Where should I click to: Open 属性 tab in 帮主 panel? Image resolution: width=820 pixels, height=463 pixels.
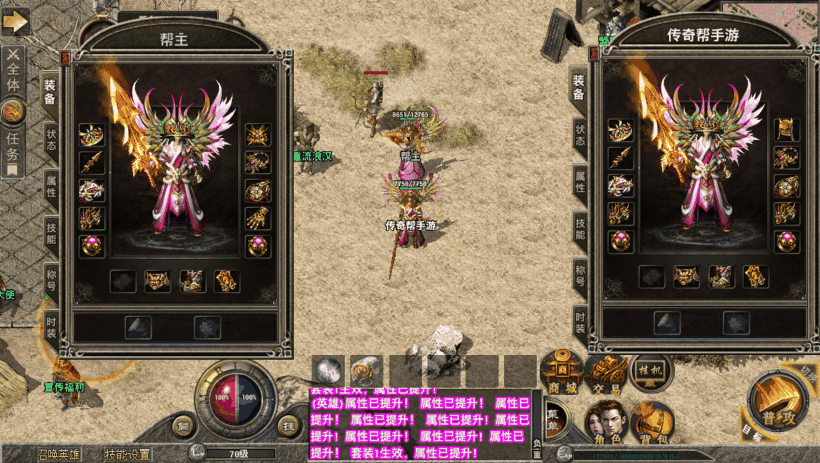[x=50, y=187]
